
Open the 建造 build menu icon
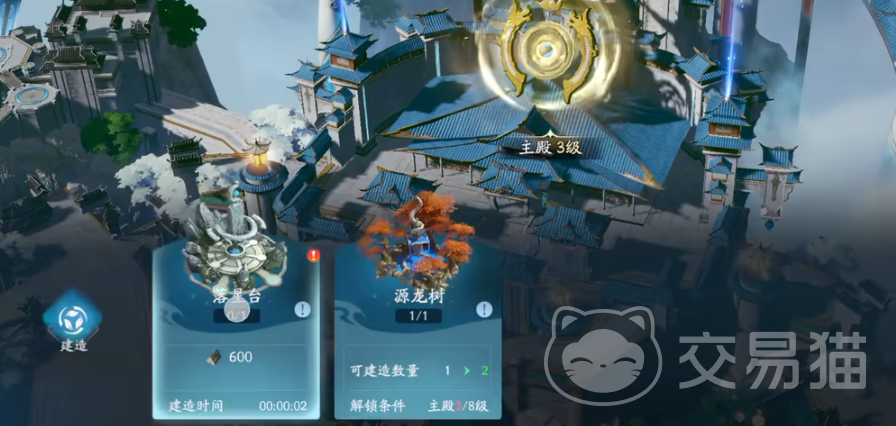pyautogui.click(x=73, y=320)
